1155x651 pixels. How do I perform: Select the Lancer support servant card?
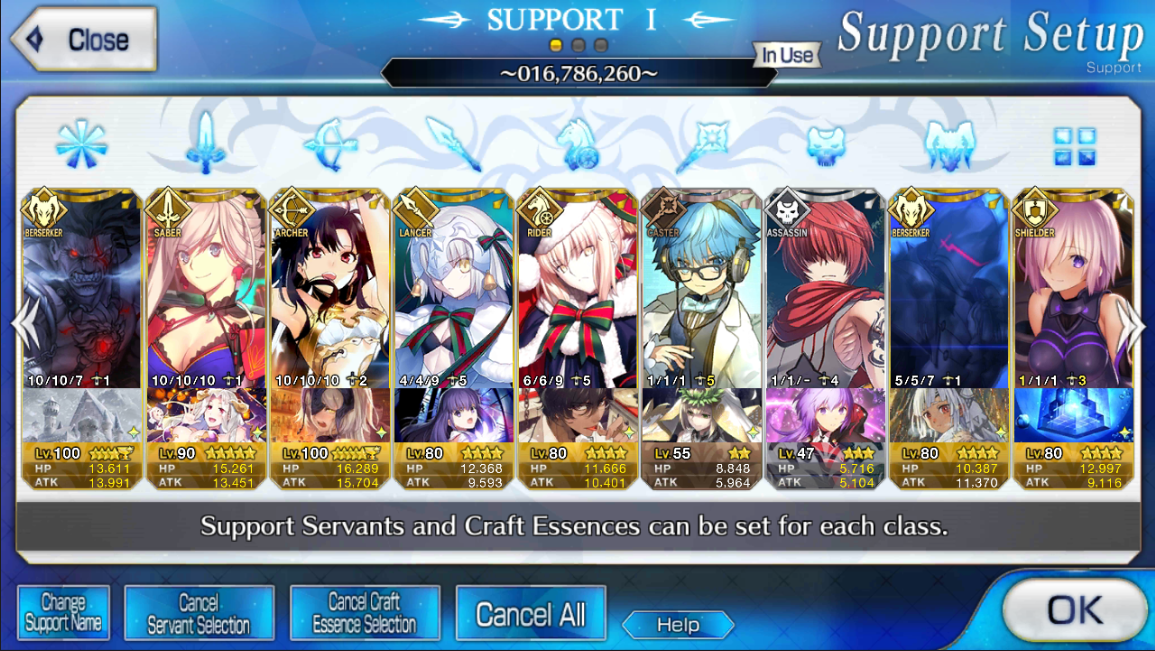tap(453, 290)
